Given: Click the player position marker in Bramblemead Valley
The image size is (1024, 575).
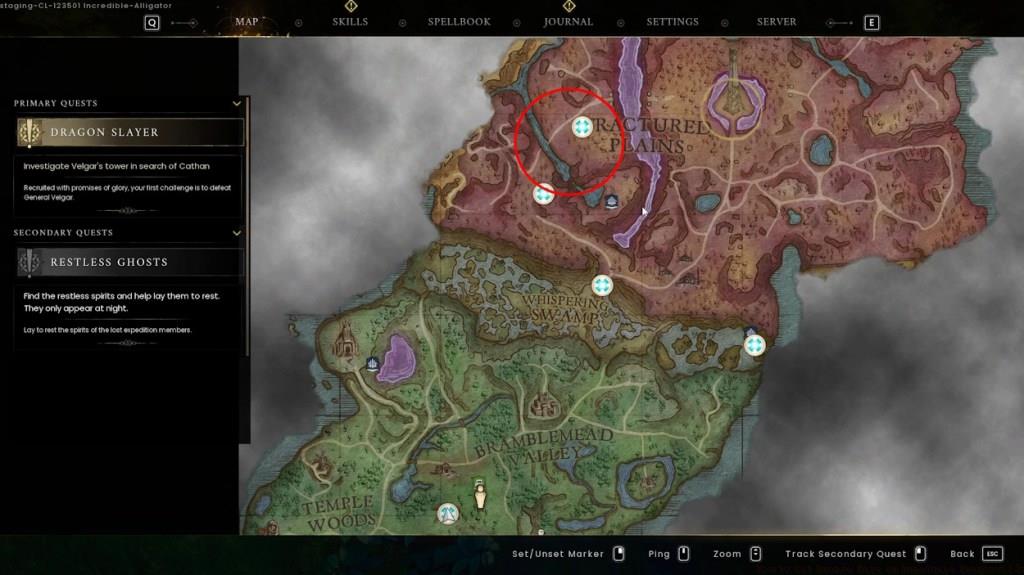Looking at the screenshot, I should tap(480, 495).
